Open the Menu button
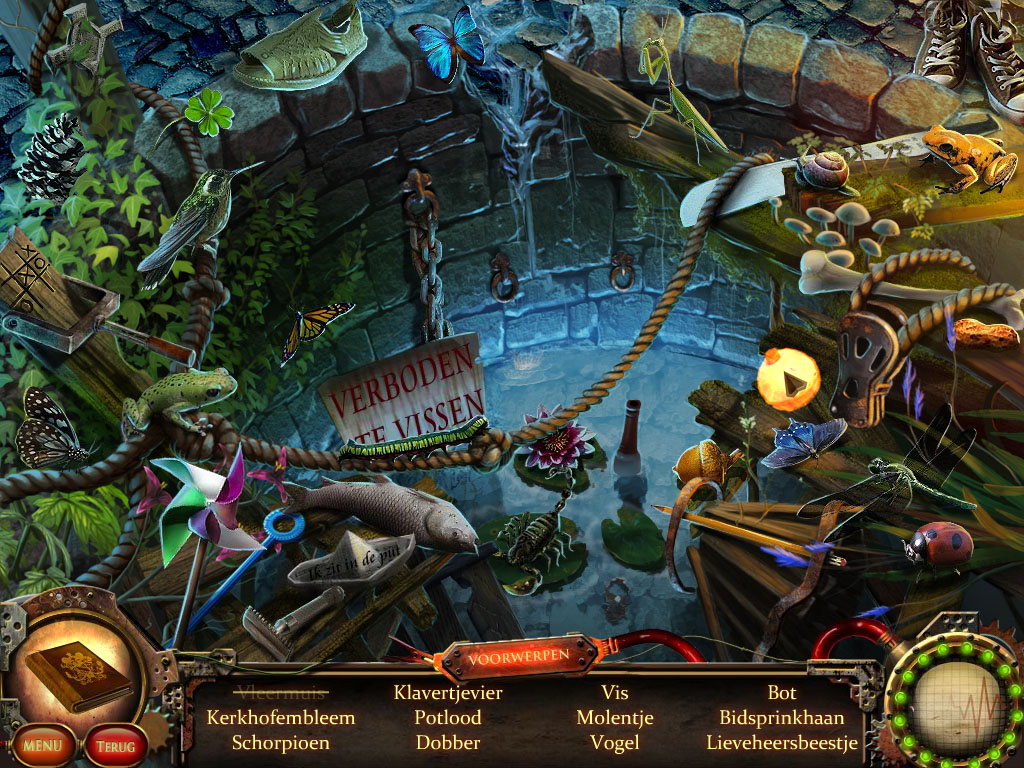The image size is (1024, 768). tap(42, 744)
